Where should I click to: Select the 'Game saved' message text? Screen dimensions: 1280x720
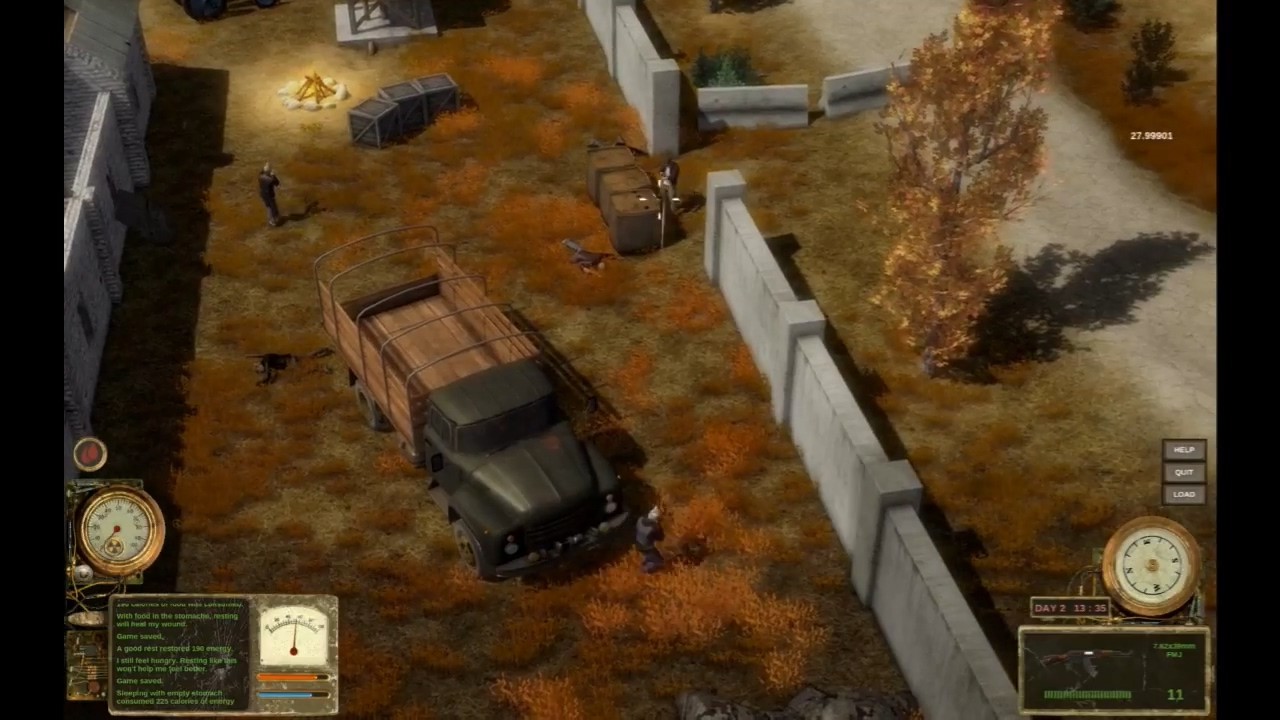click(x=140, y=634)
